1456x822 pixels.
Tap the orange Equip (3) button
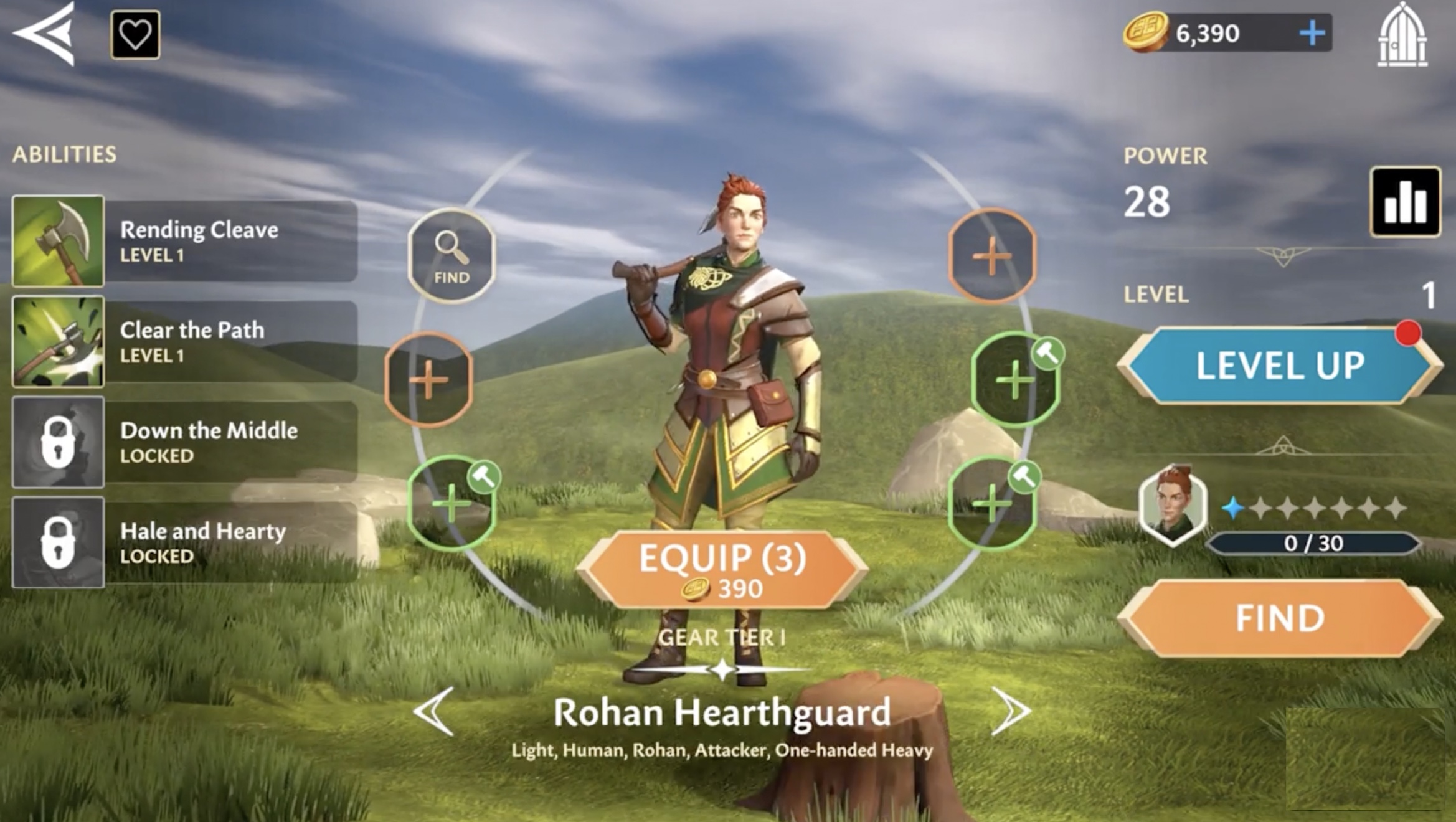(x=722, y=570)
